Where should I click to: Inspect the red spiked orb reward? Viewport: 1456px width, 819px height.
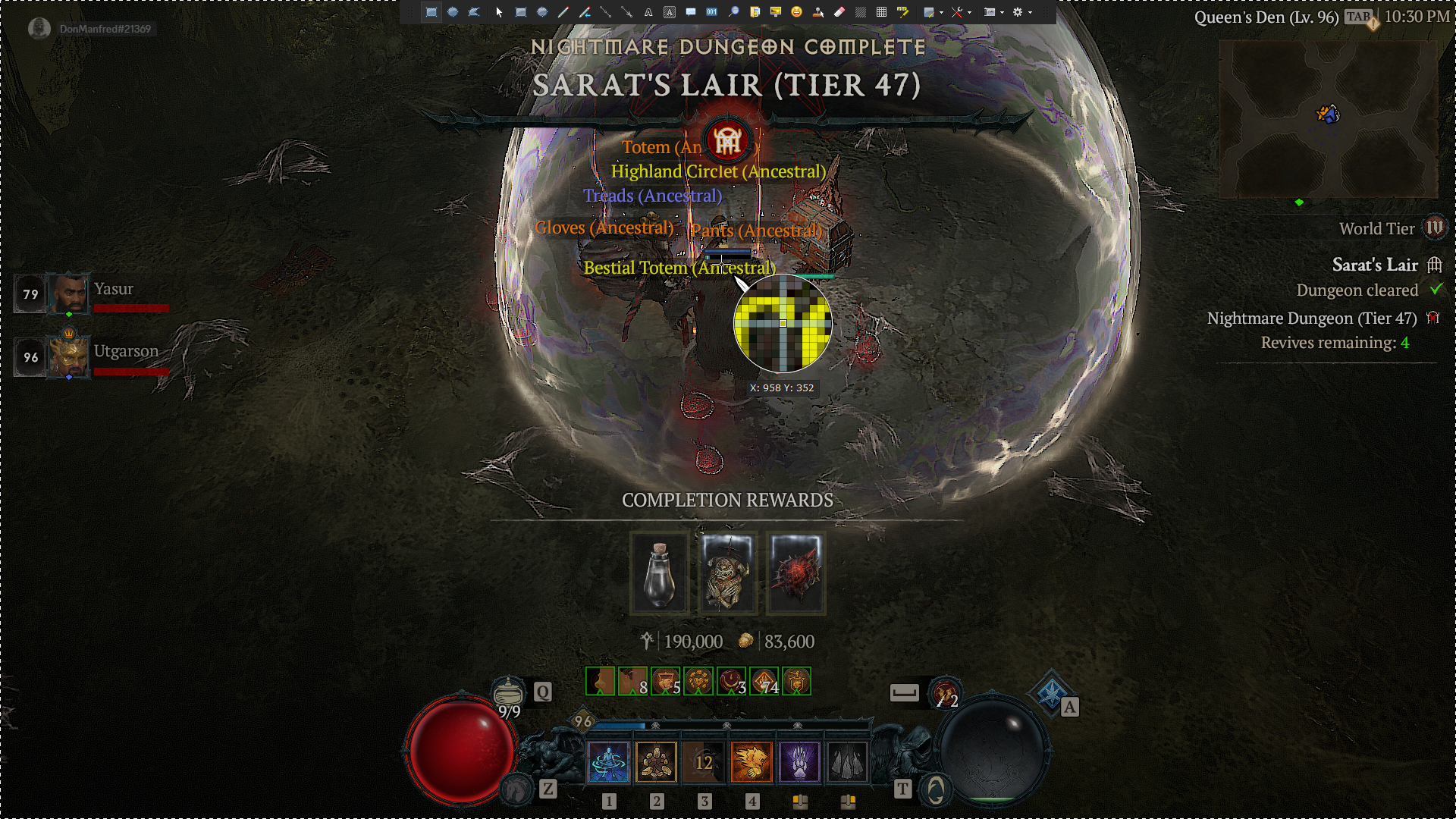[x=795, y=573]
